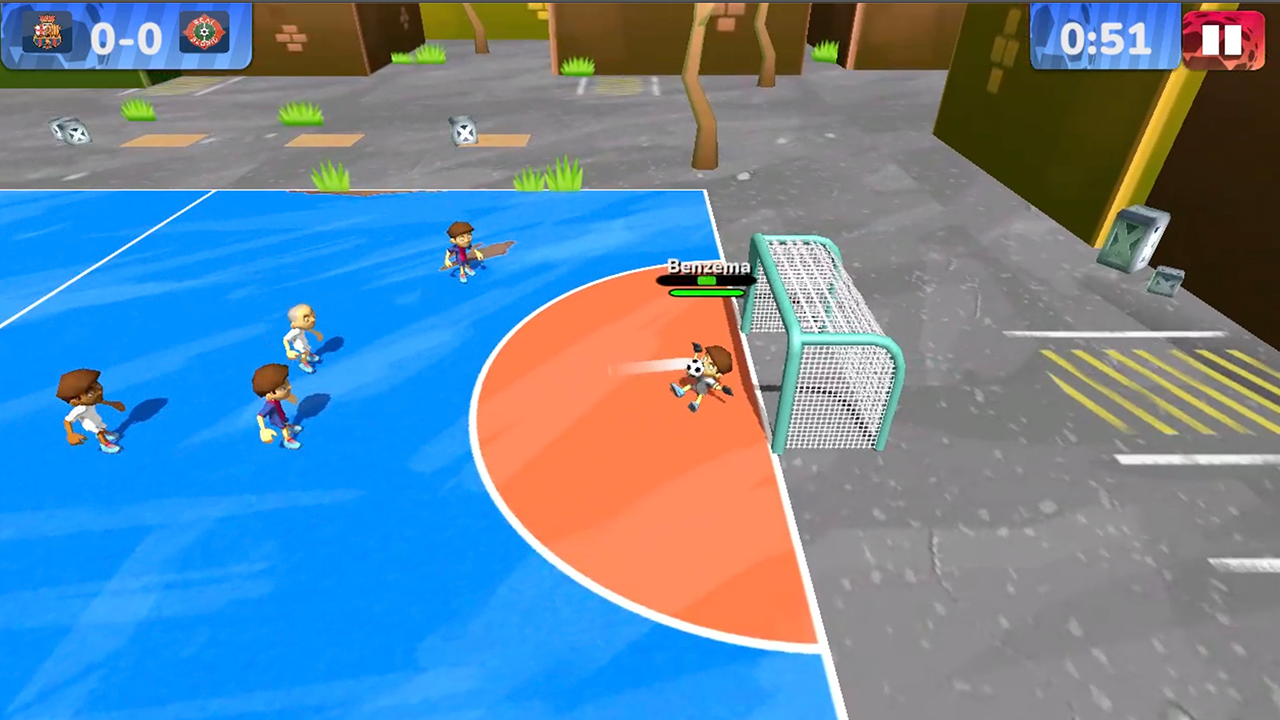The image size is (1280, 720).
Task: Click the pause button
Action: pyautogui.click(x=1222, y=40)
